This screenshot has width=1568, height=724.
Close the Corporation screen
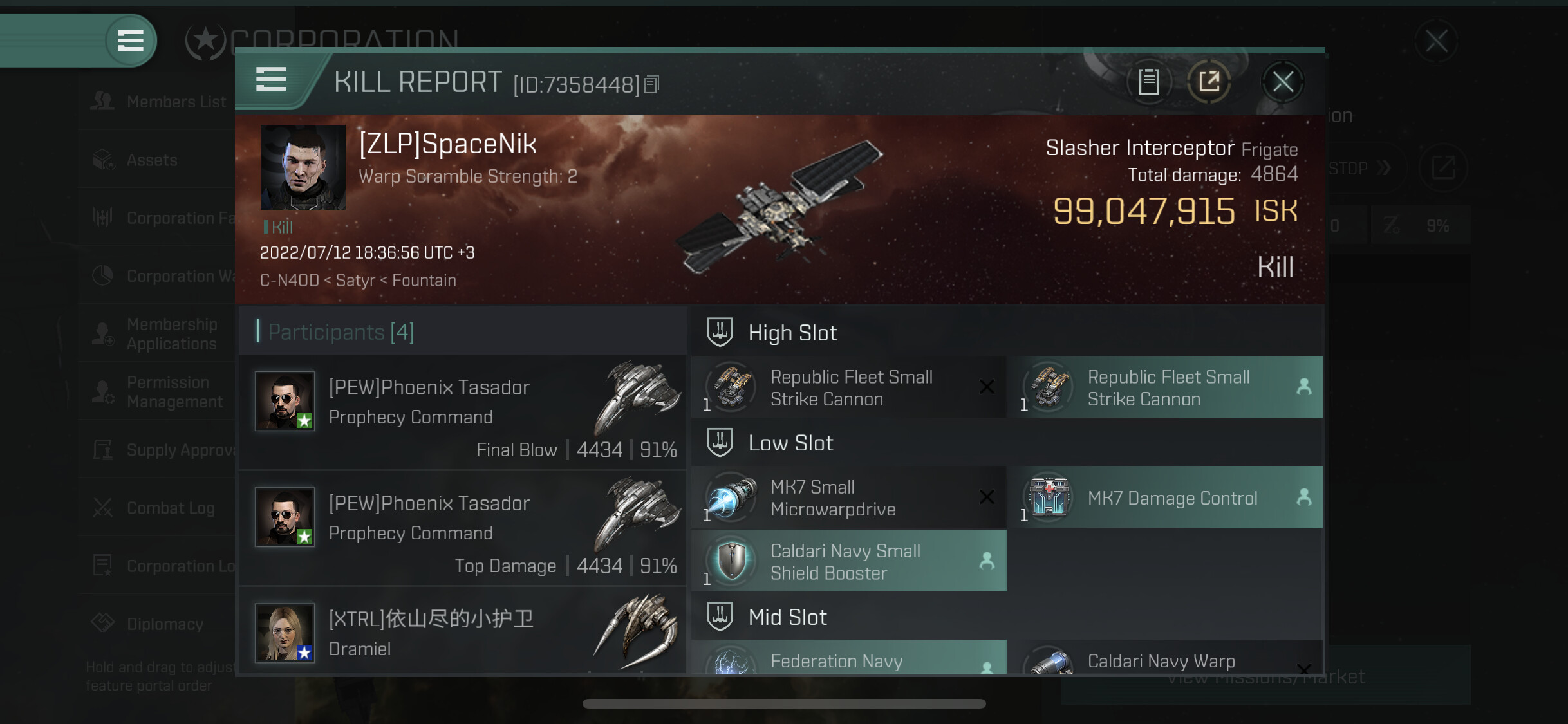[1436, 41]
